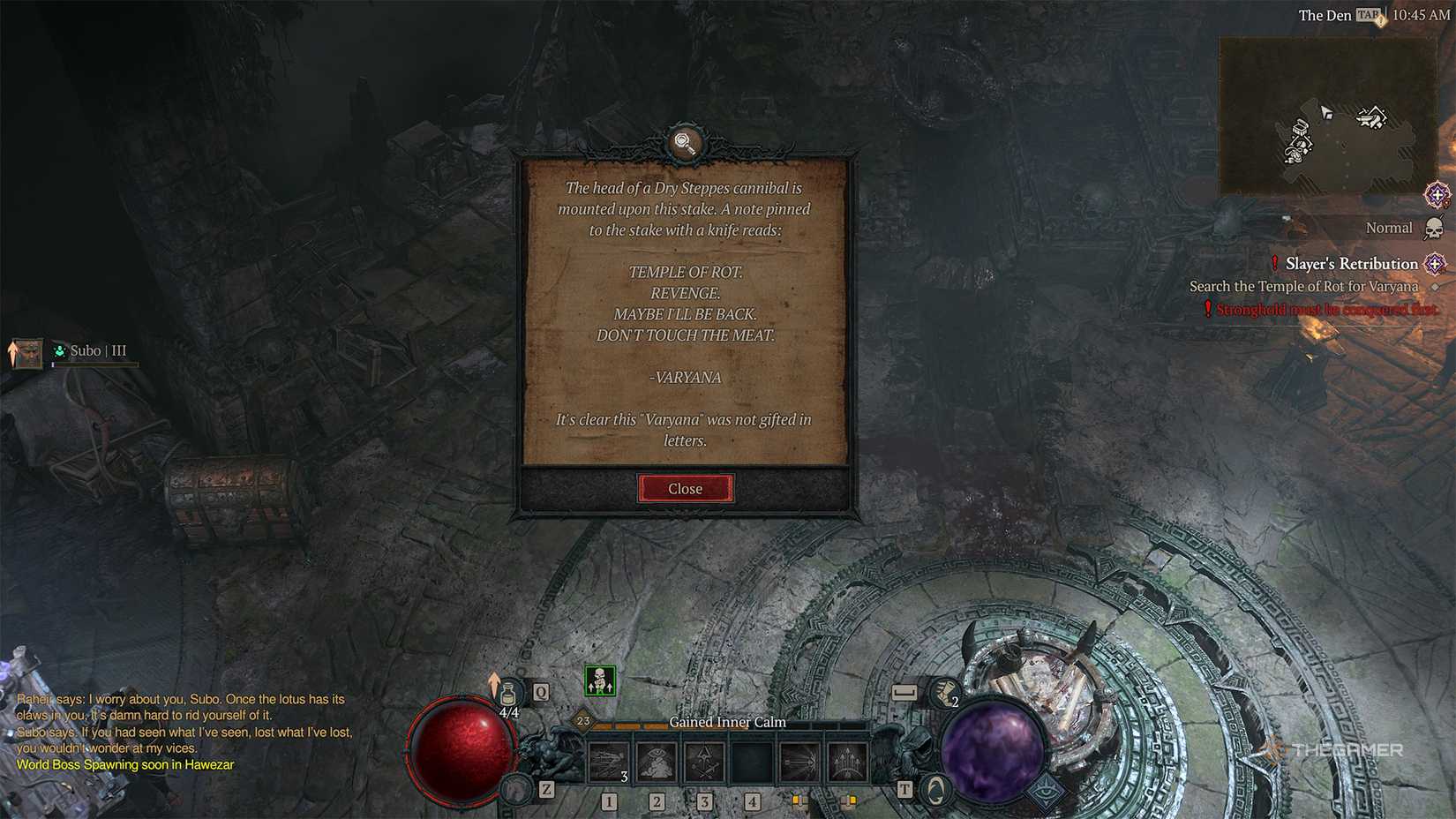
Task: Expand Subo's party member portrait
Action: (26, 351)
